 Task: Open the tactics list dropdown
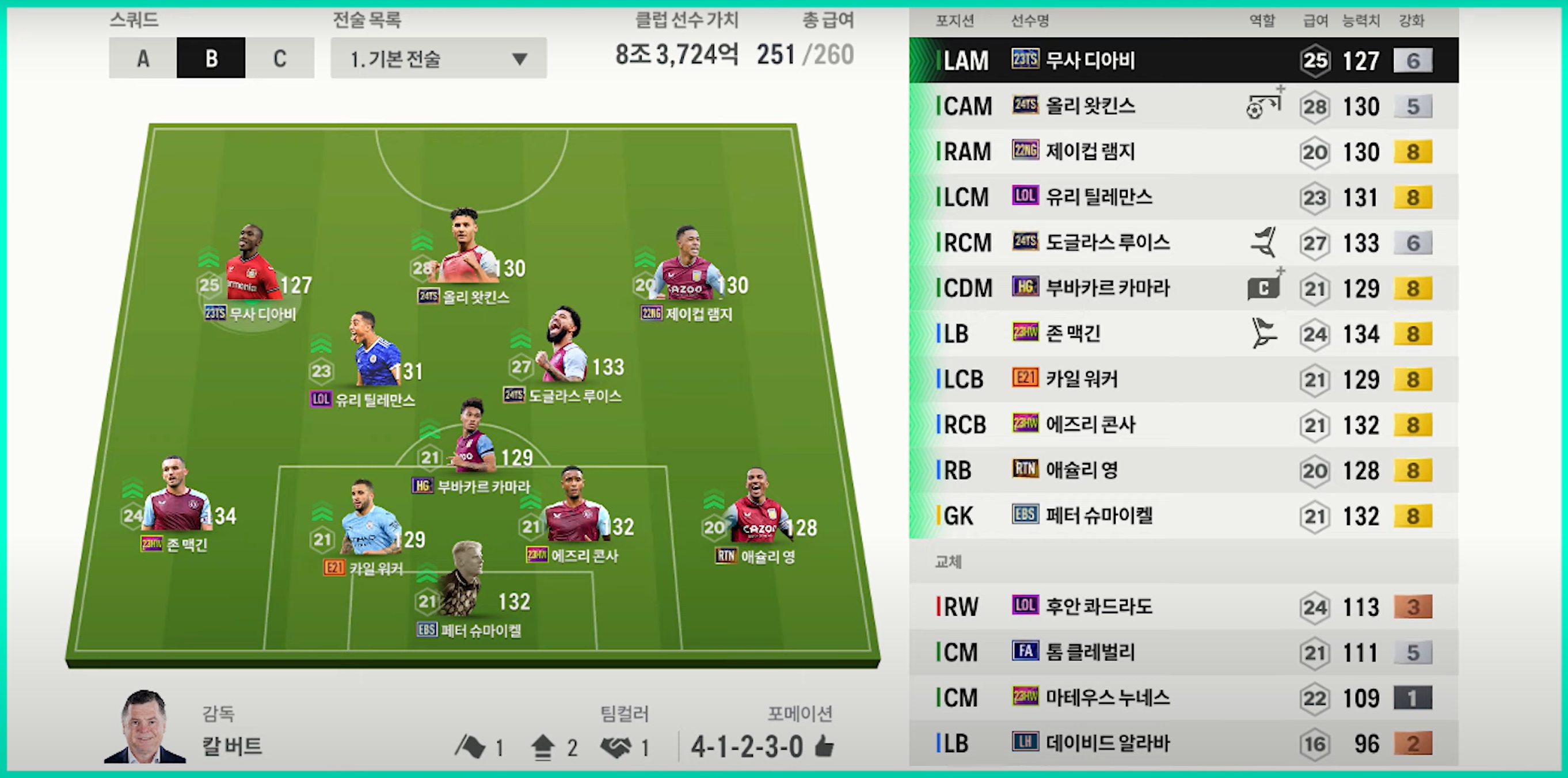[x=438, y=58]
